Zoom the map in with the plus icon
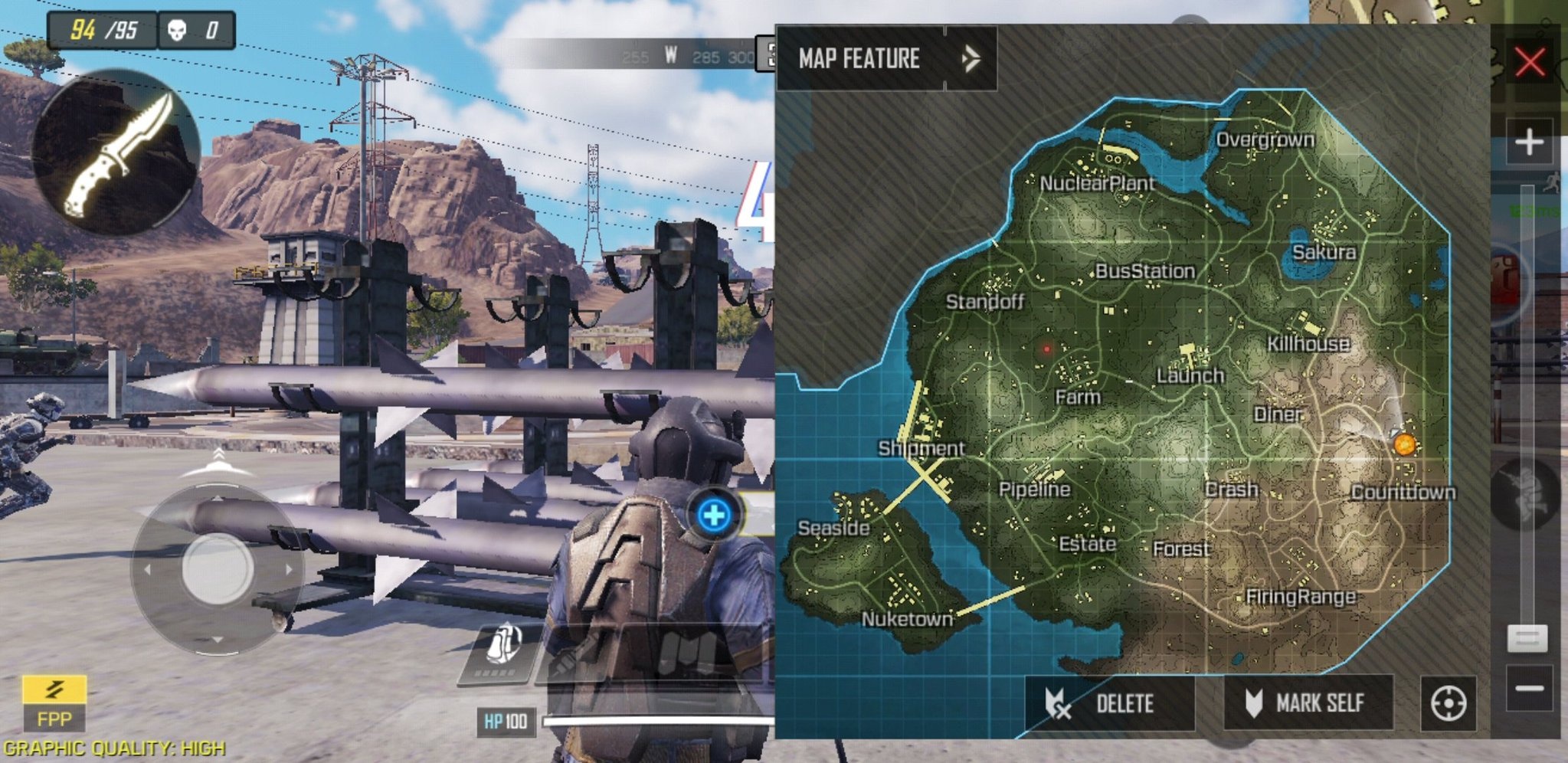Viewport: 1568px width, 763px height. [1528, 142]
